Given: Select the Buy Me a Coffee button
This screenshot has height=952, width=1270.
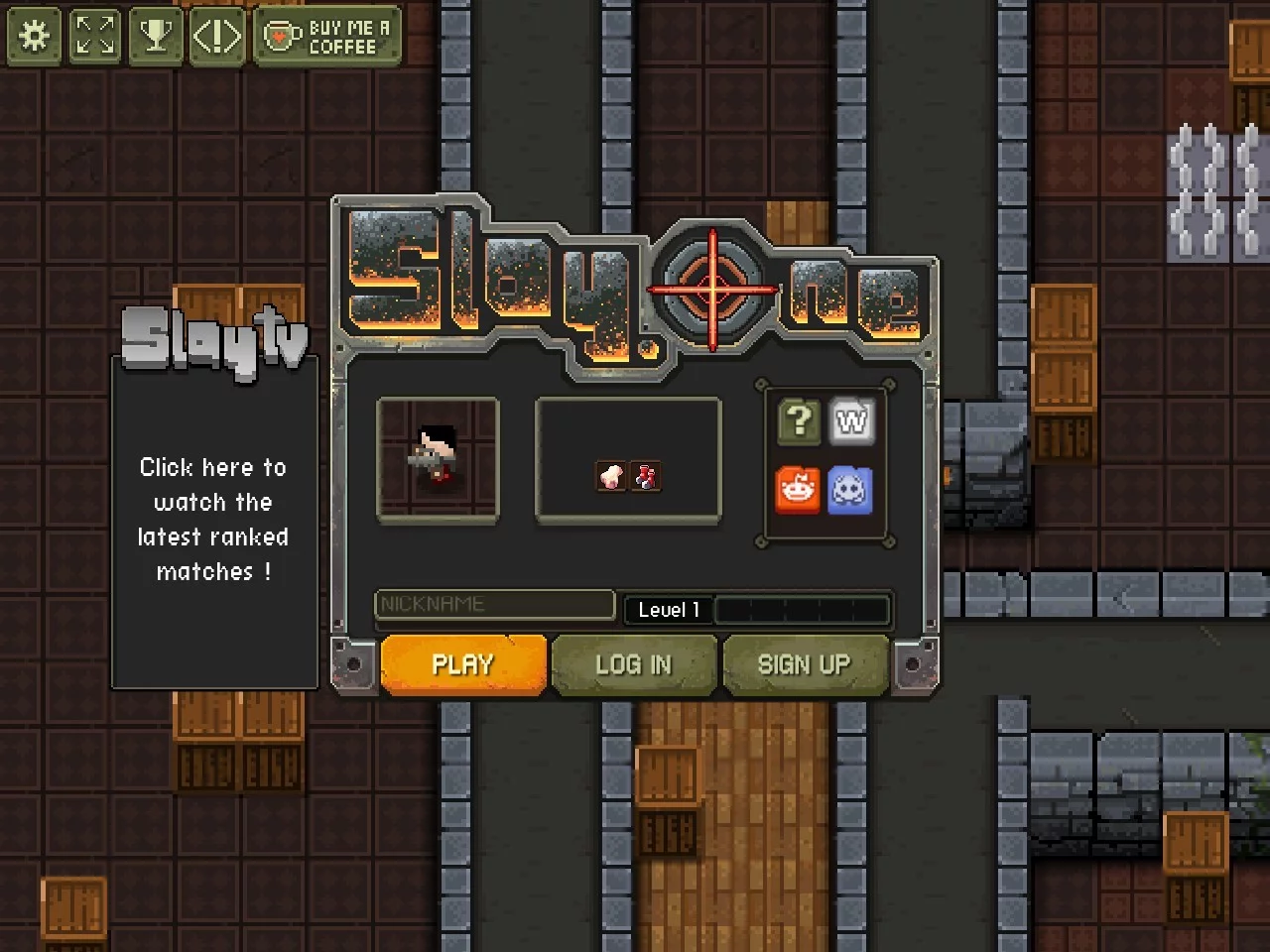Looking at the screenshot, I should (327, 37).
